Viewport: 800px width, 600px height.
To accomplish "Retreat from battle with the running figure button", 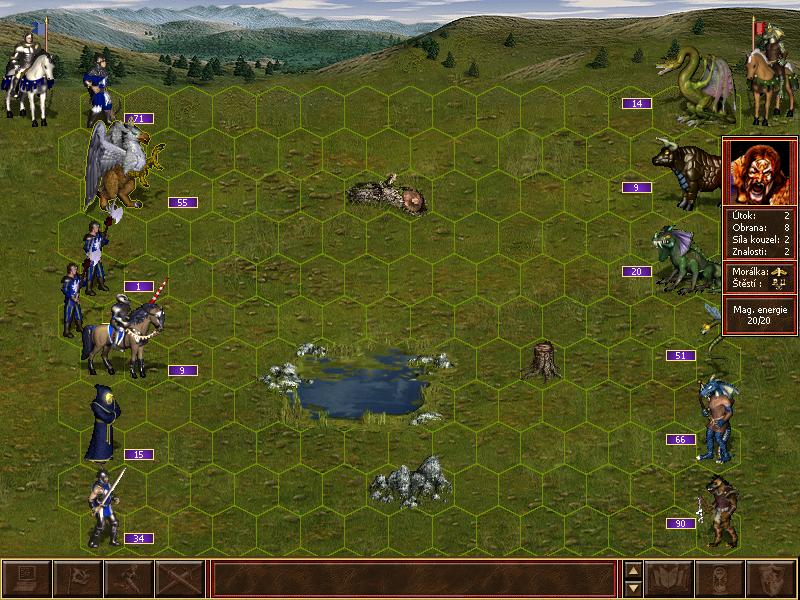I will [x=128, y=579].
